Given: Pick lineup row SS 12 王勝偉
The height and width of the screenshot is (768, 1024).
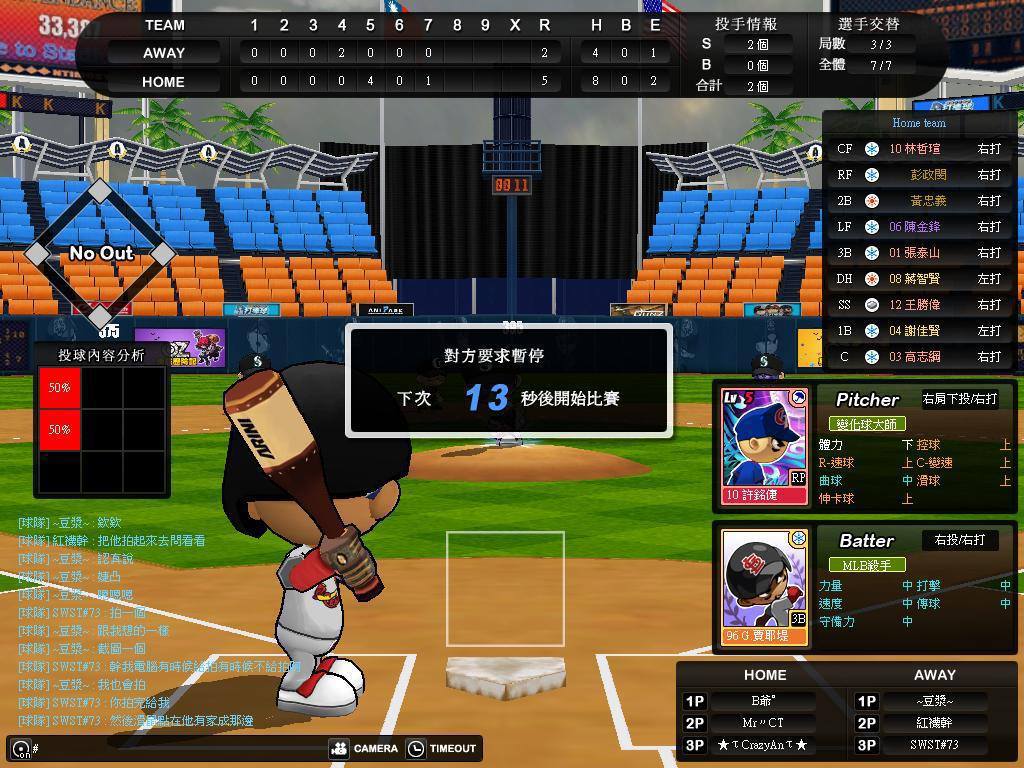Looking at the screenshot, I should (918, 305).
